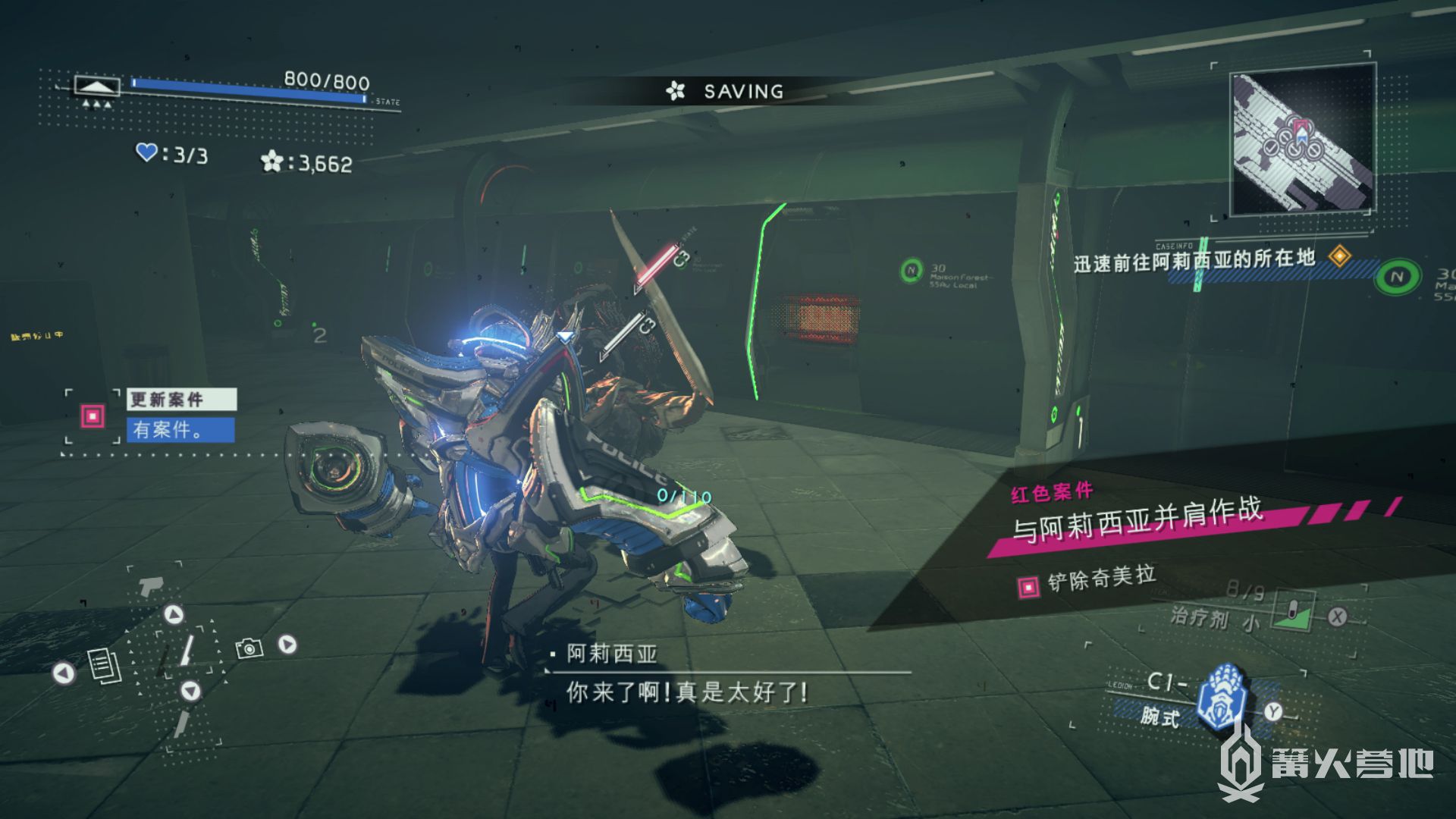
Task: Open the camera from quick menu
Action: [249, 648]
